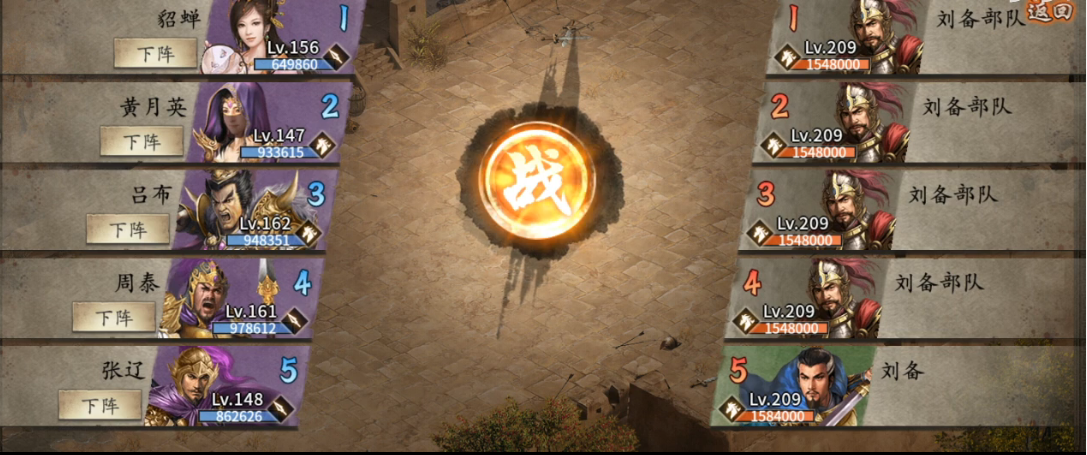Remove 张辽 from the lineup

pos(100,405)
